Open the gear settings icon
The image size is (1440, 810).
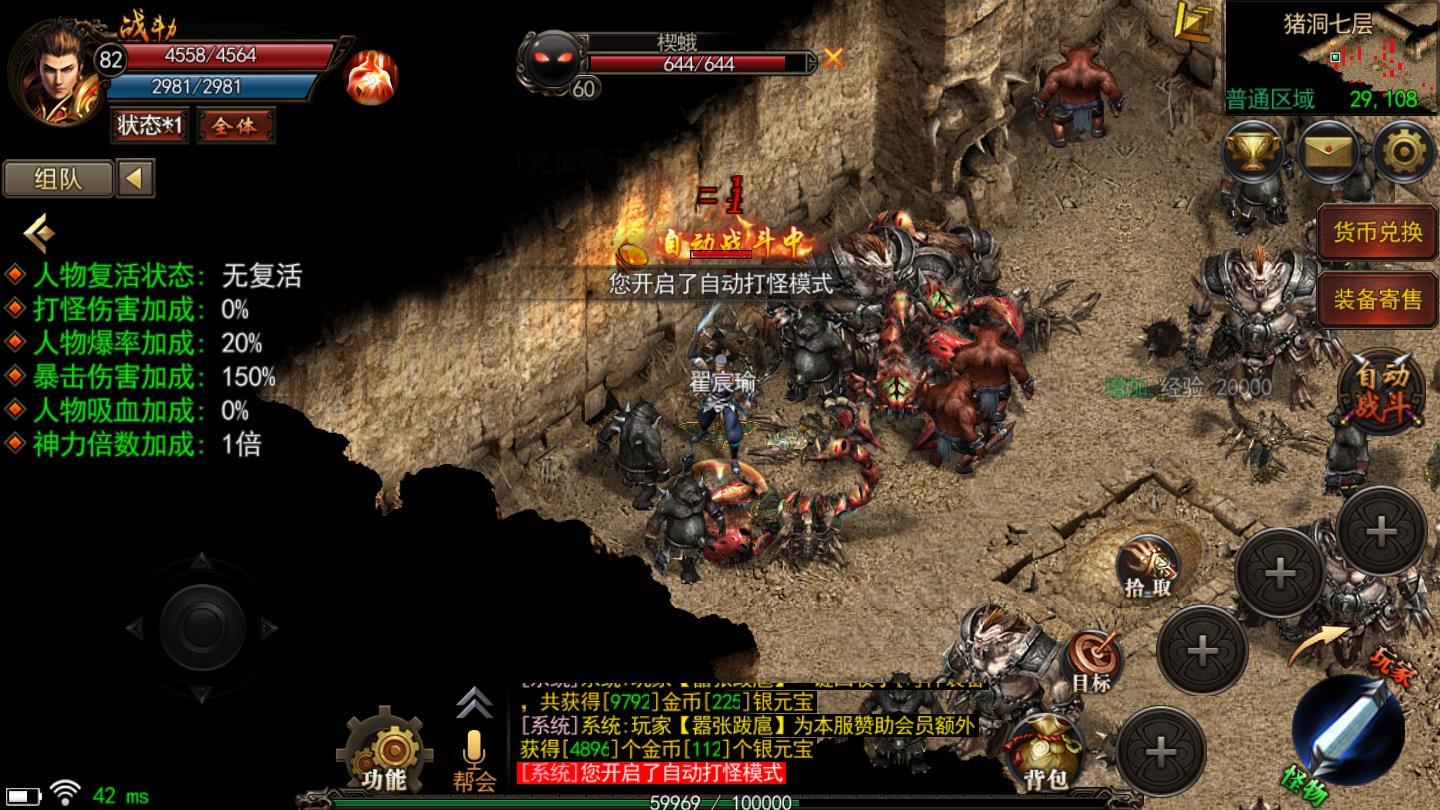[x=1403, y=152]
